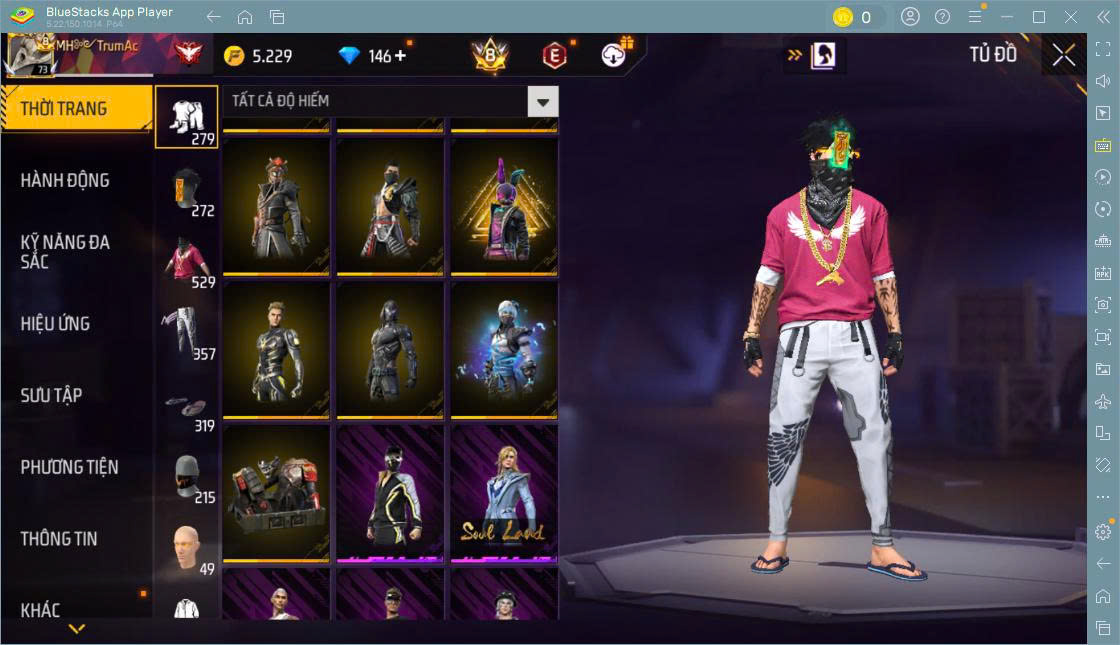Close the wardrobe with the X button

[x=1063, y=55]
